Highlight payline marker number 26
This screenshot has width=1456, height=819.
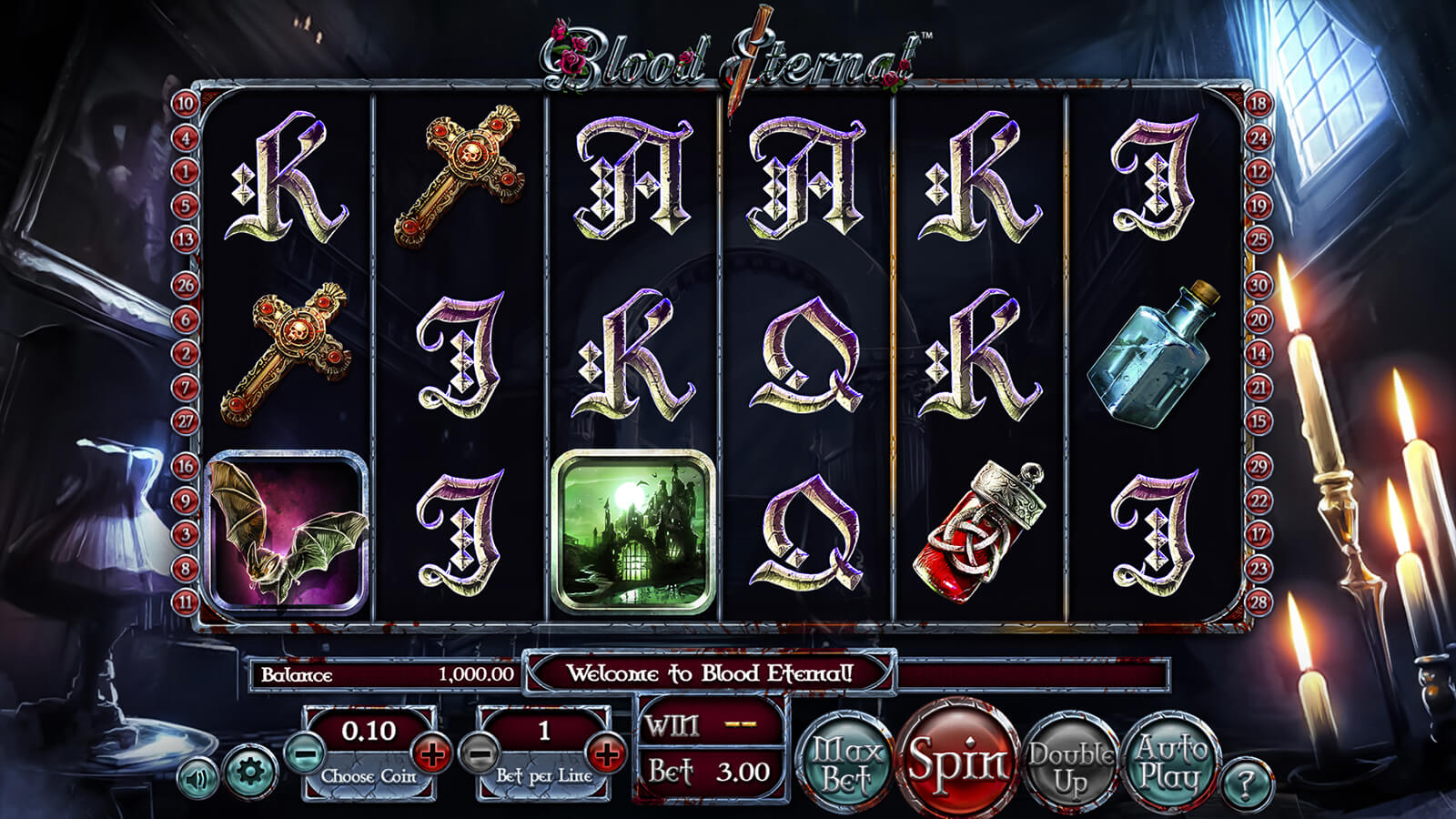(186, 285)
